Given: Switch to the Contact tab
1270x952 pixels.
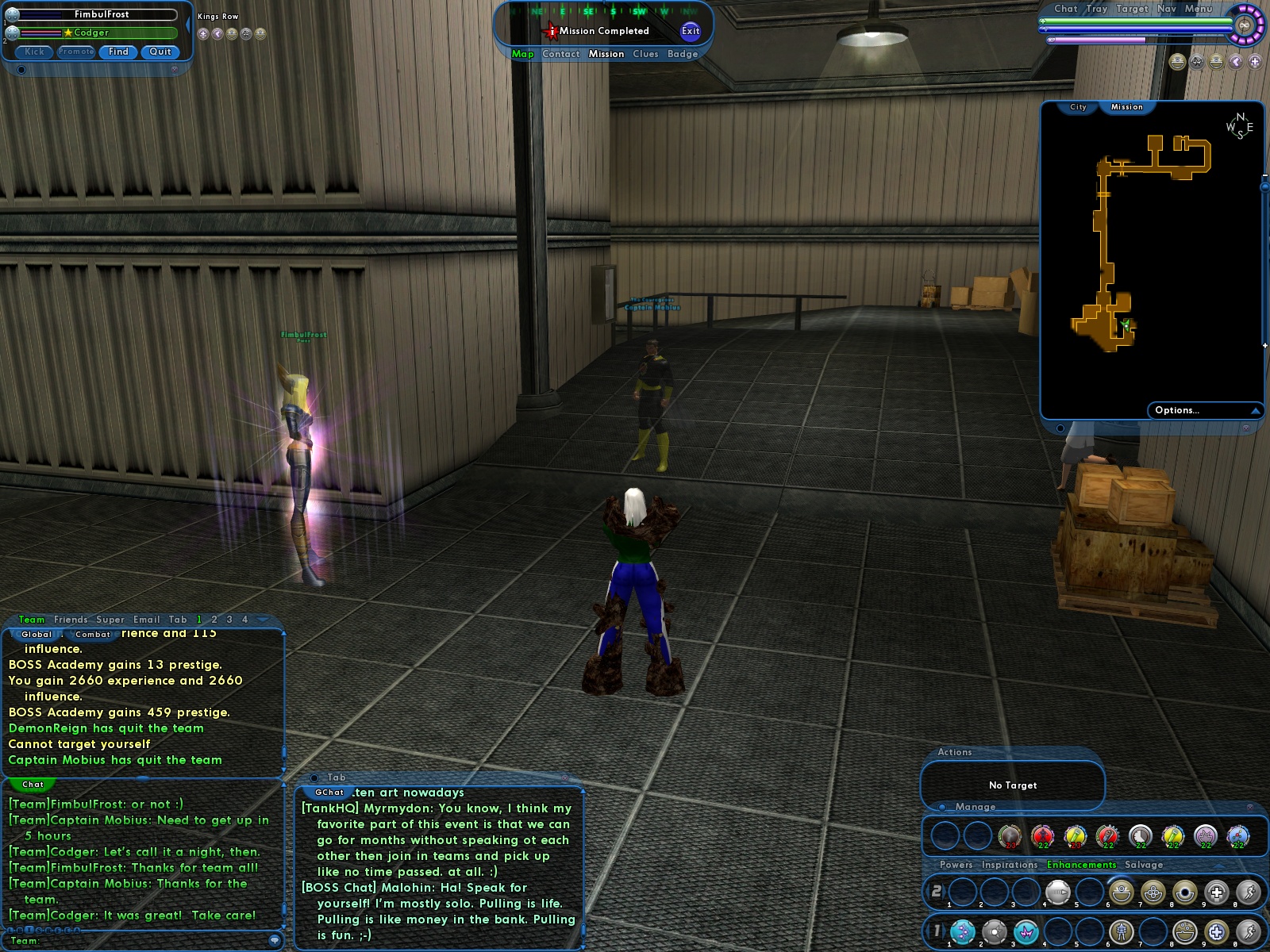Looking at the screenshot, I should tap(561, 54).
